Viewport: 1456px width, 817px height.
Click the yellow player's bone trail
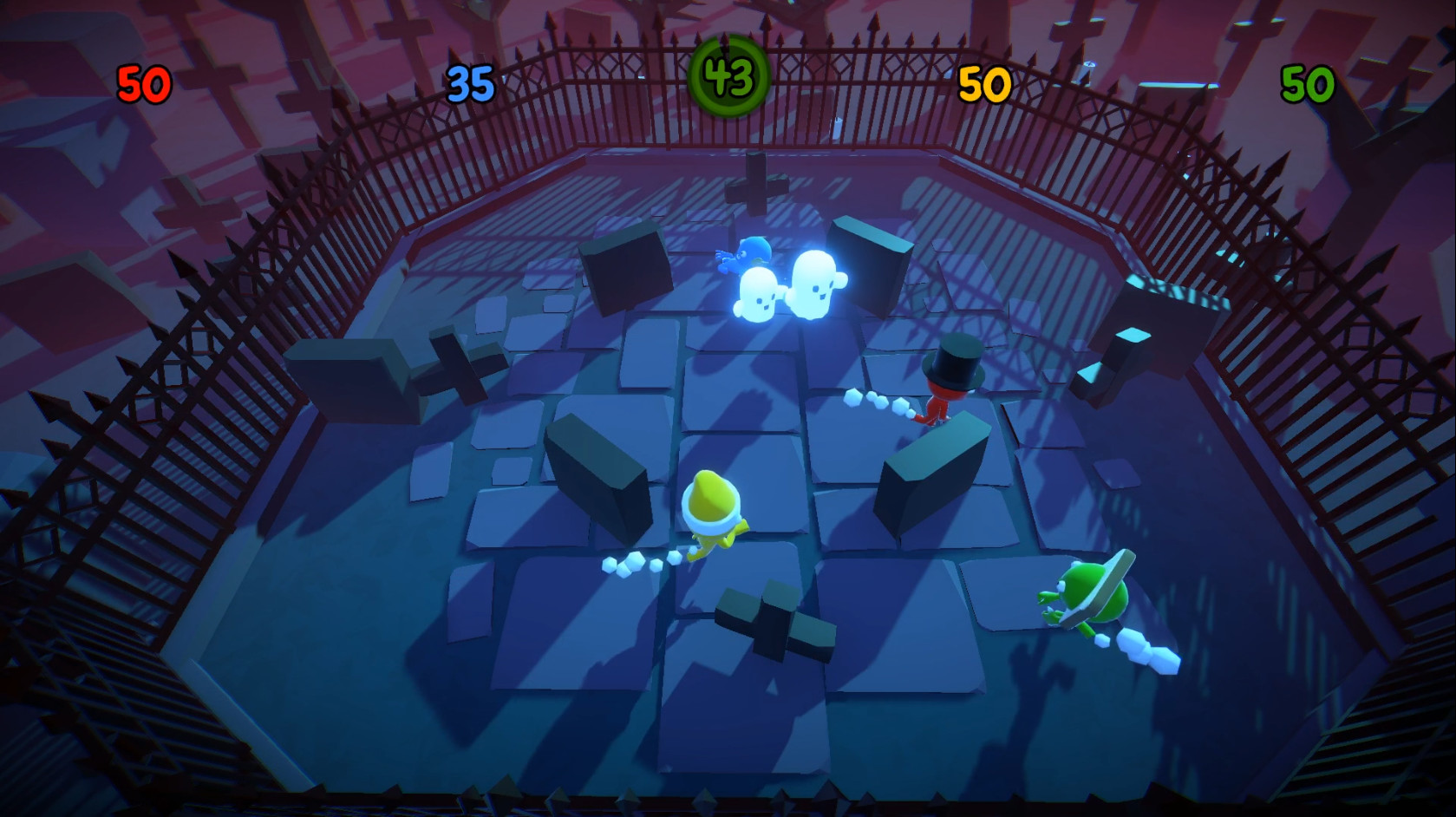[639, 565]
